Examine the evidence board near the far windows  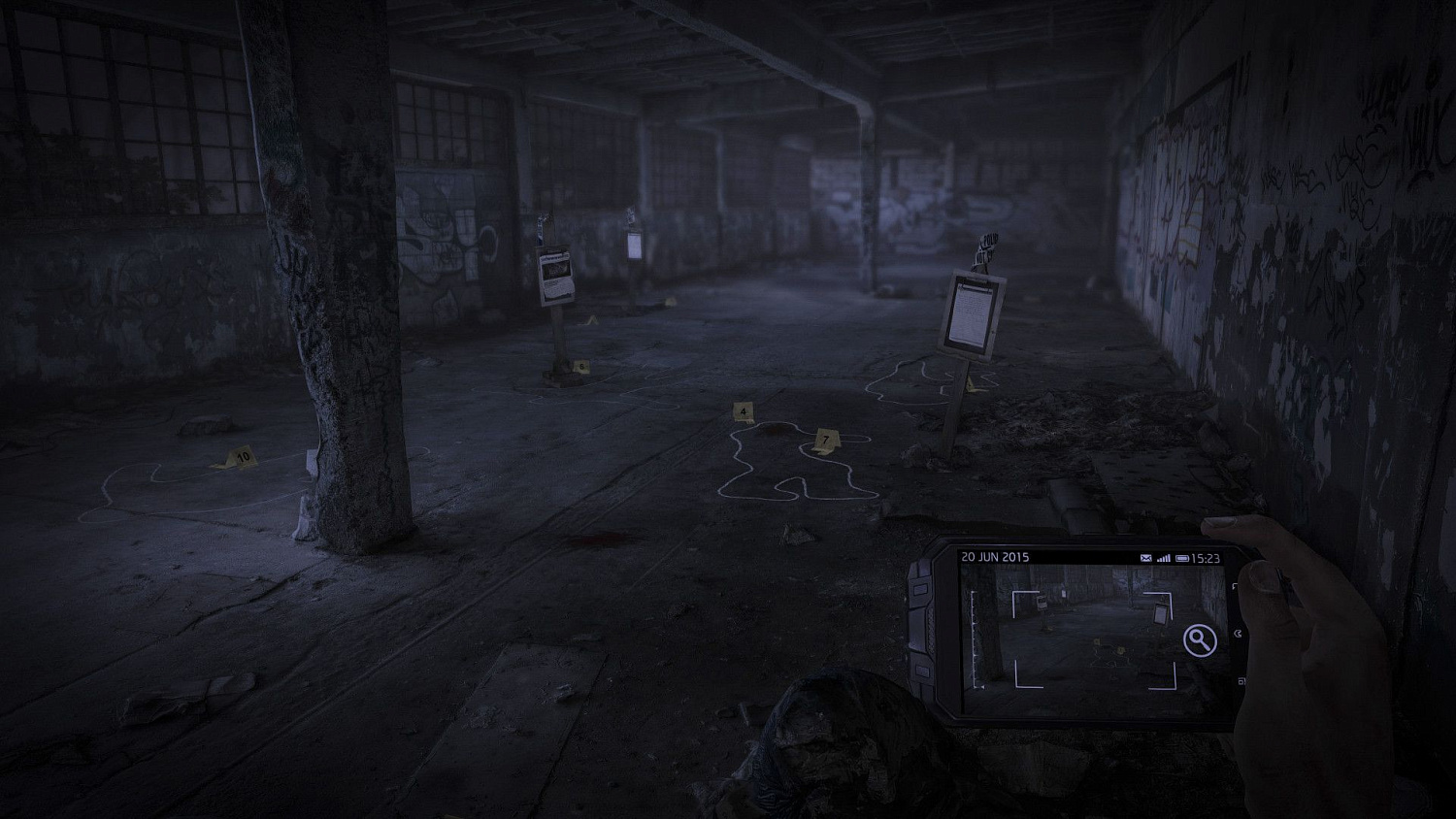click(553, 274)
